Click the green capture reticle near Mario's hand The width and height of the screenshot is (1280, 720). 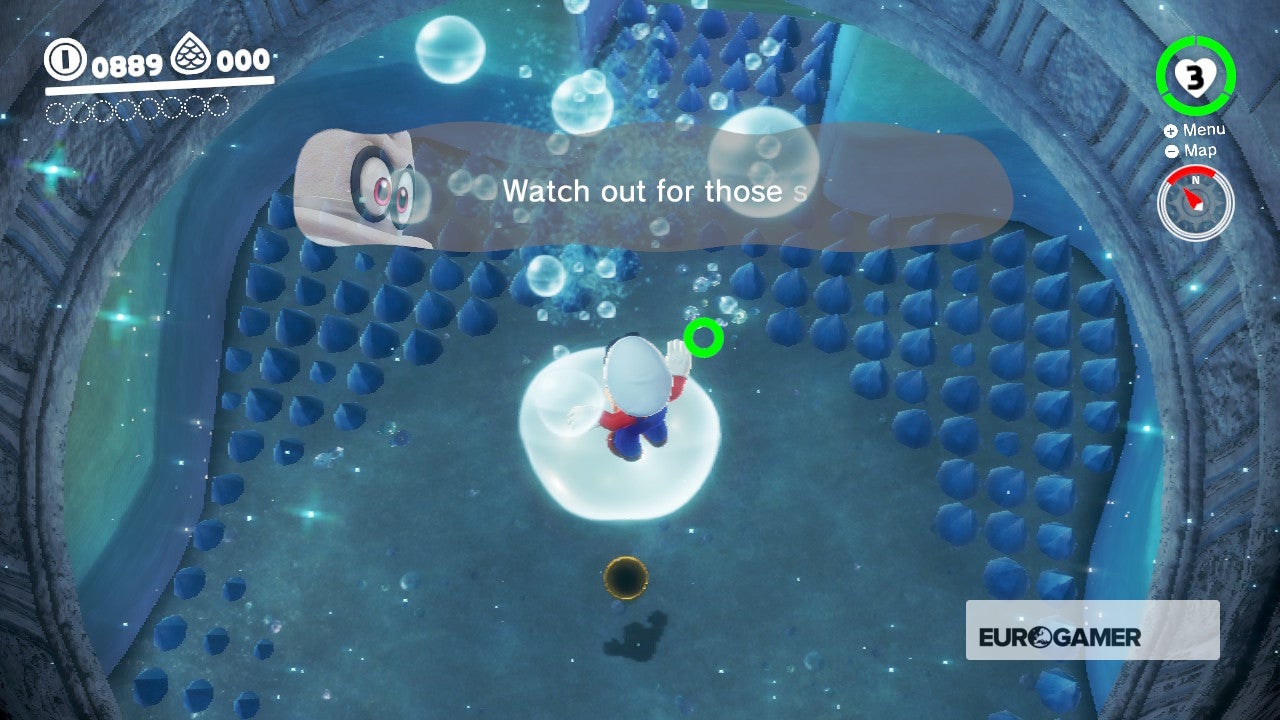click(703, 337)
